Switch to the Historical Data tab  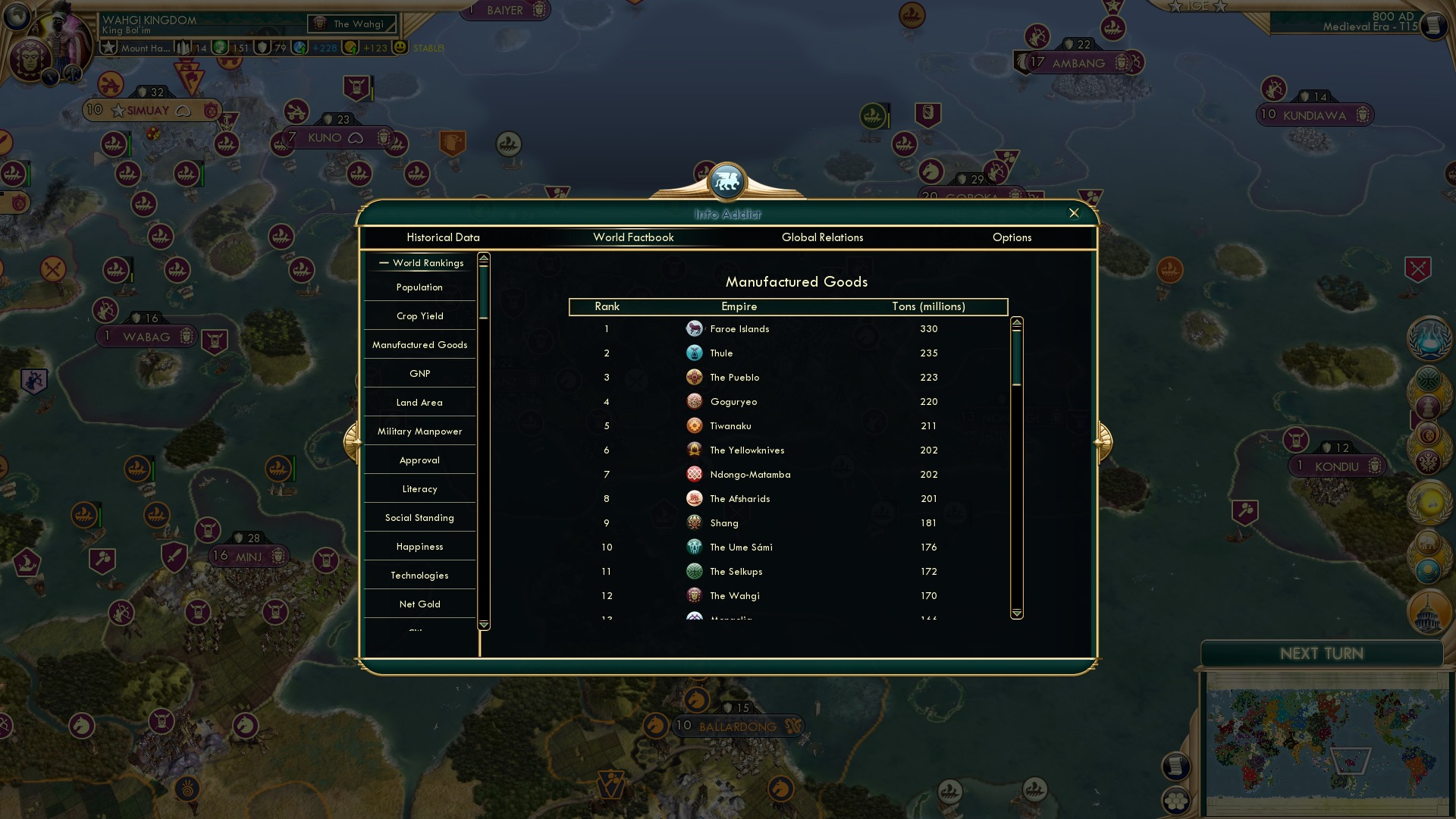444,237
